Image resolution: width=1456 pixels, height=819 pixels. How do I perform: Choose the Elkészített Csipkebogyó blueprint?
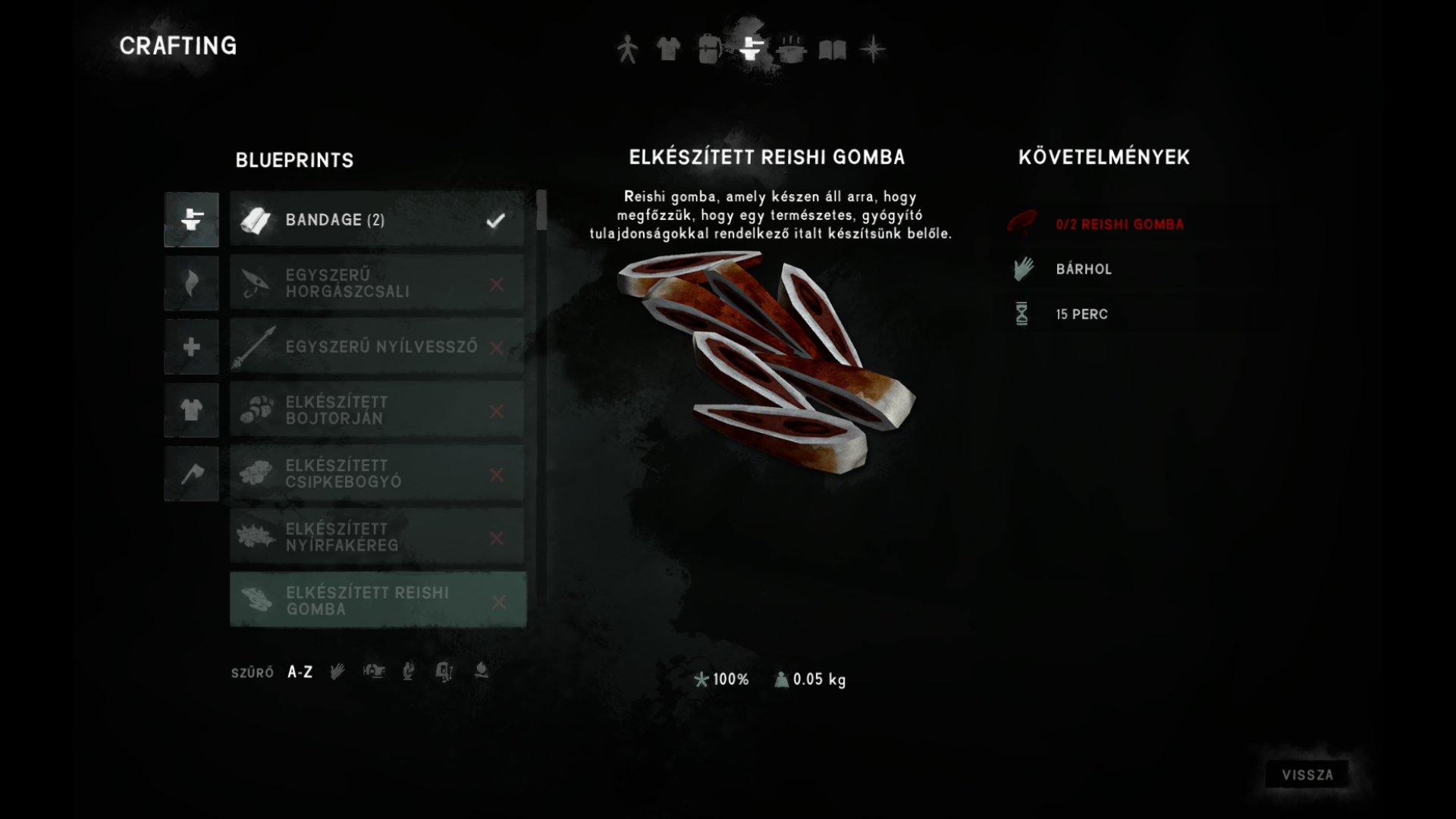point(377,474)
